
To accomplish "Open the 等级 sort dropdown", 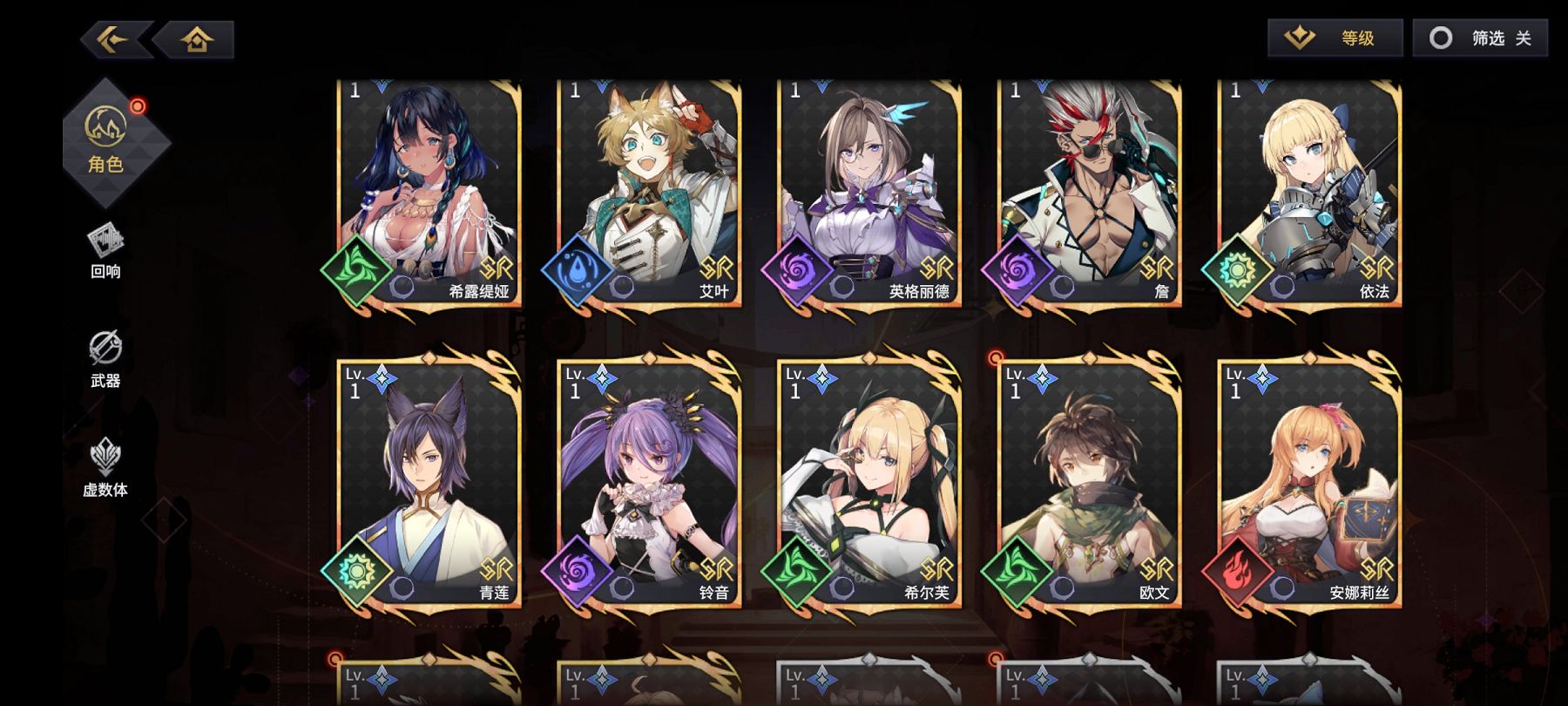I will (x=1335, y=37).
